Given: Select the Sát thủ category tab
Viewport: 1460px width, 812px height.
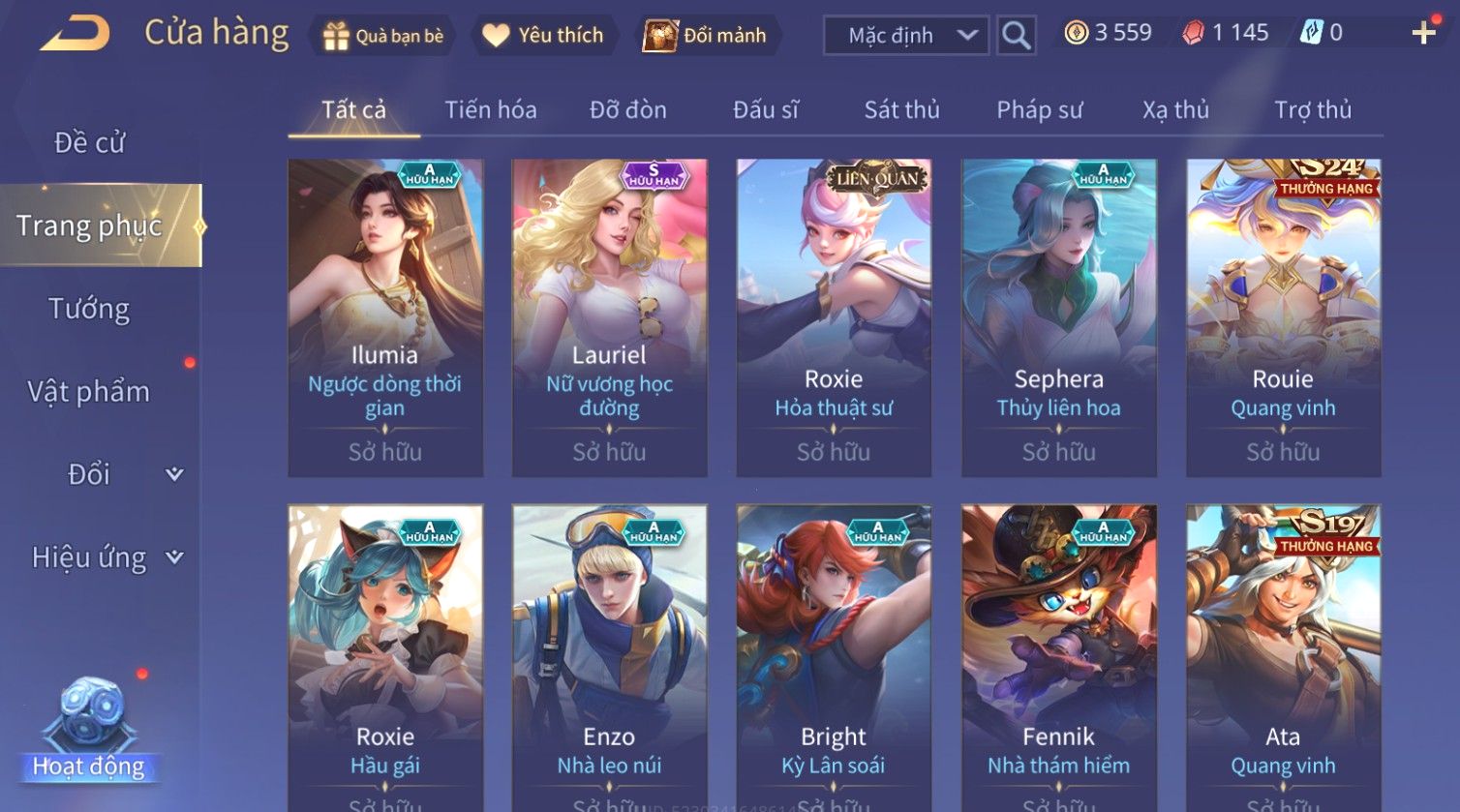Looking at the screenshot, I should pos(901,110).
